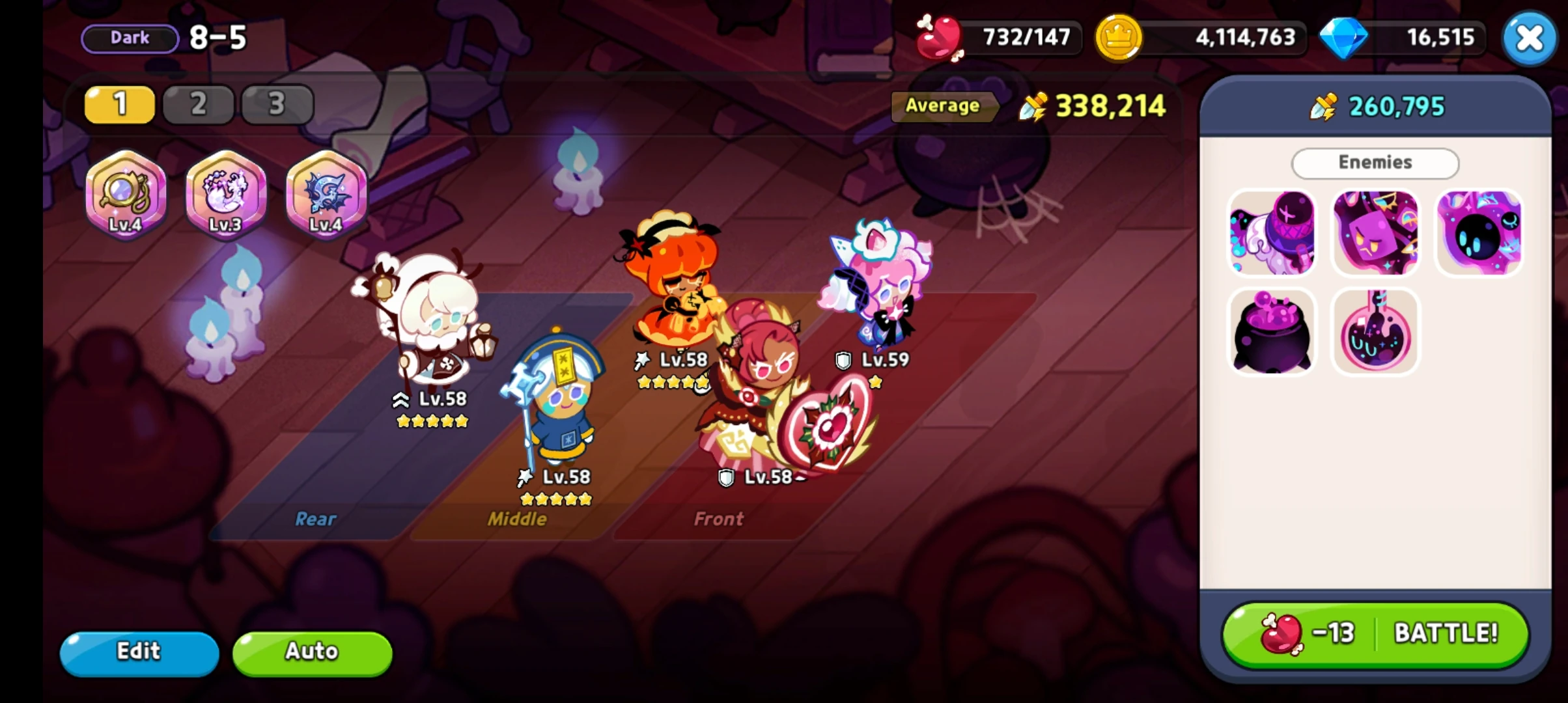View the pink potion bottle enemy
Viewport: 1568px width, 703px height.
tap(1375, 332)
